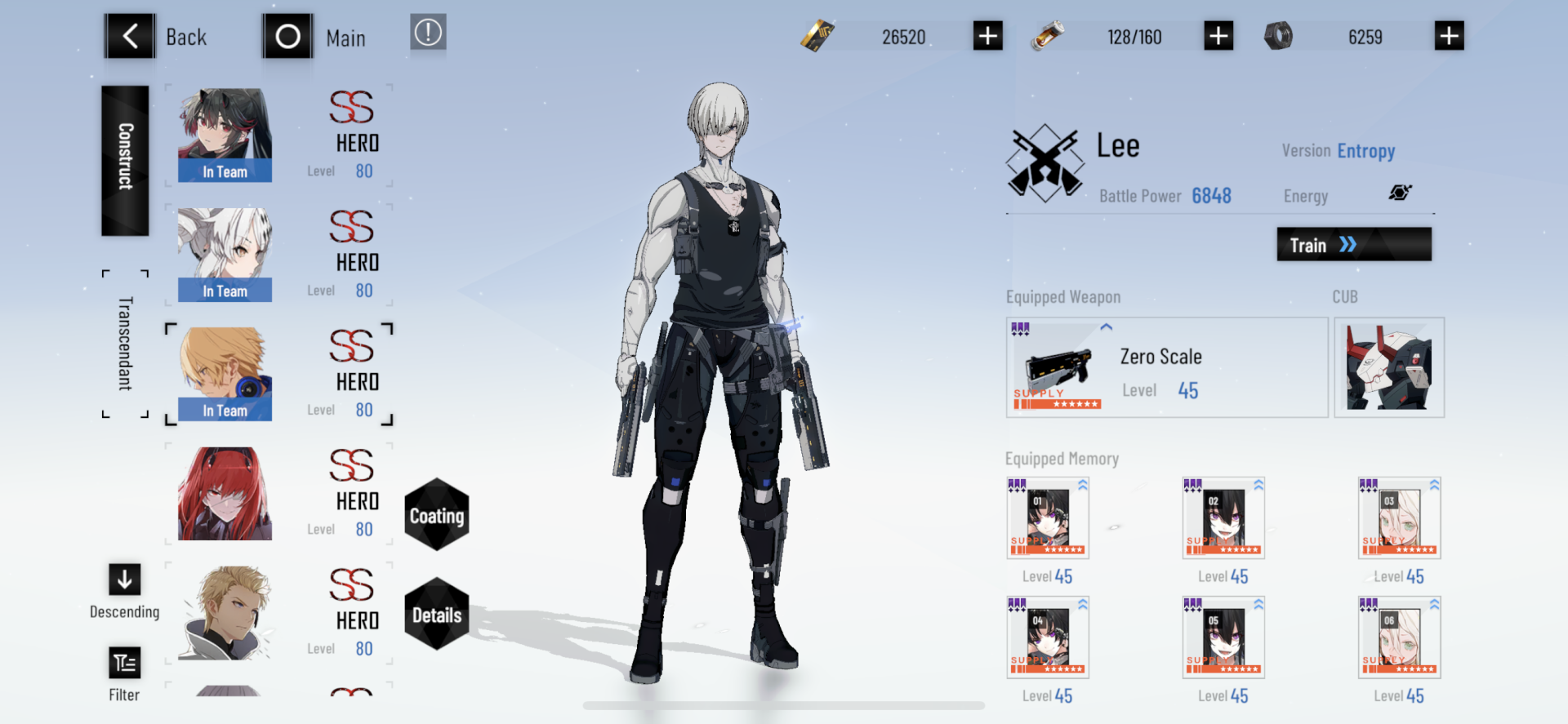Open the Coating customization menu
This screenshot has width=1568, height=724.
pyautogui.click(x=438, y=515)
